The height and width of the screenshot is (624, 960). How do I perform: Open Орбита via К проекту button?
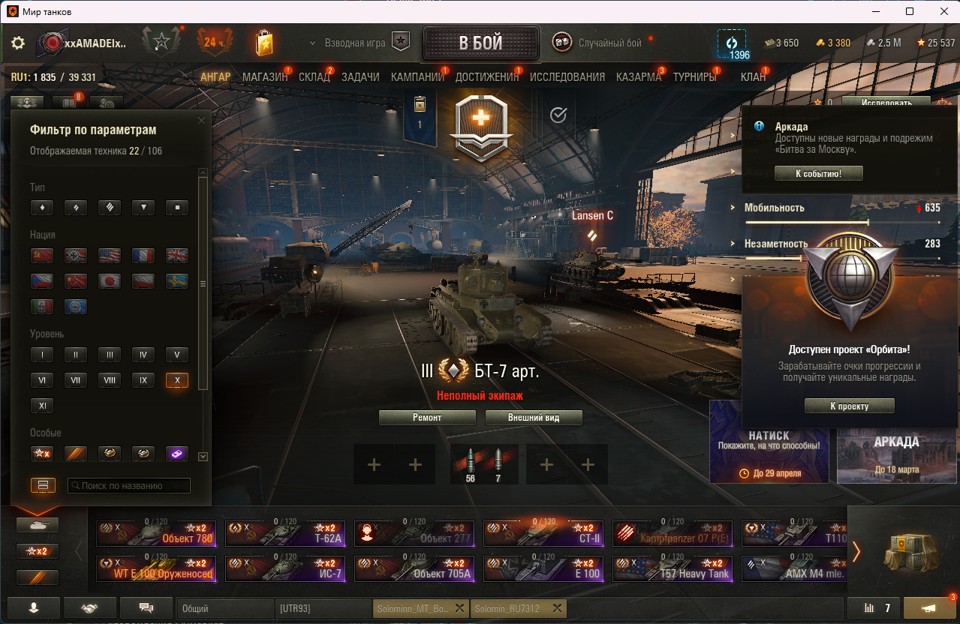pyautogui.click(x=849, y=406)
